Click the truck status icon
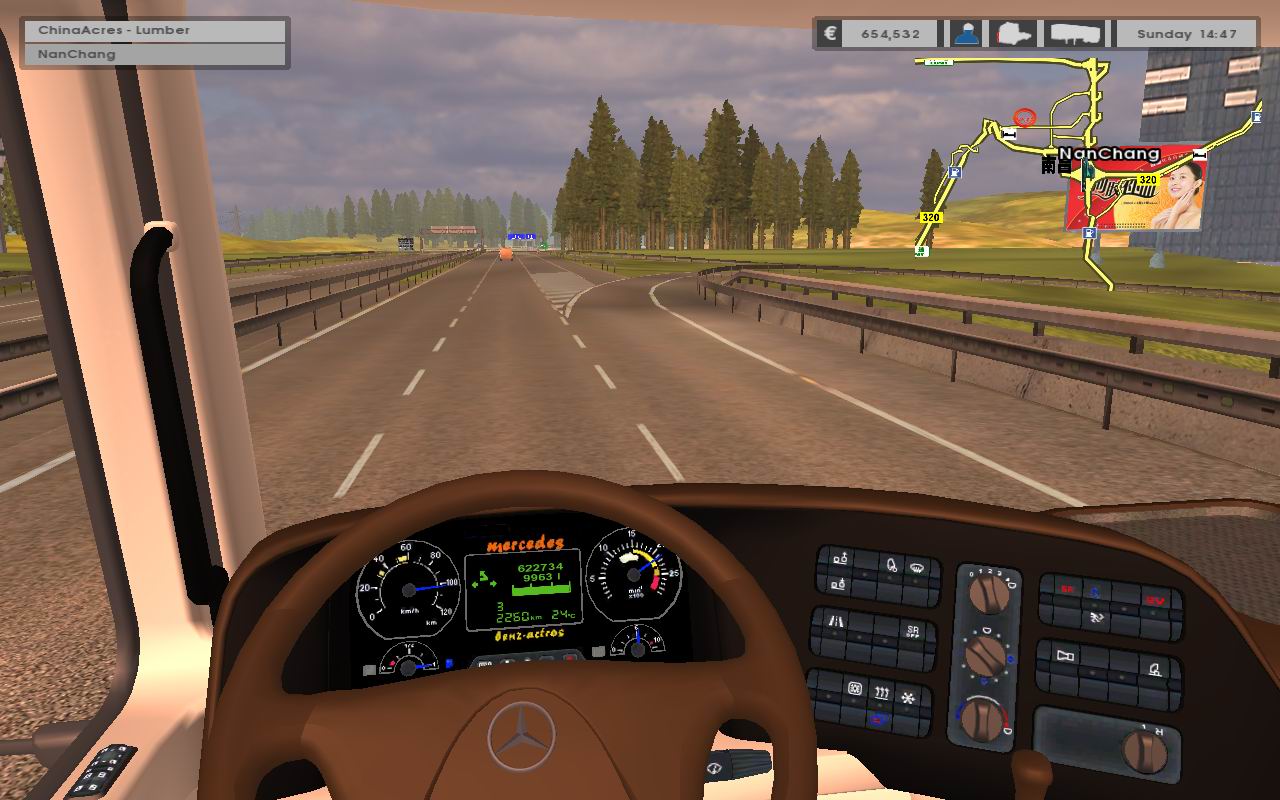Image resolution: width=1280 pixels, height=800 pixels. click(x=1015, y=34)
